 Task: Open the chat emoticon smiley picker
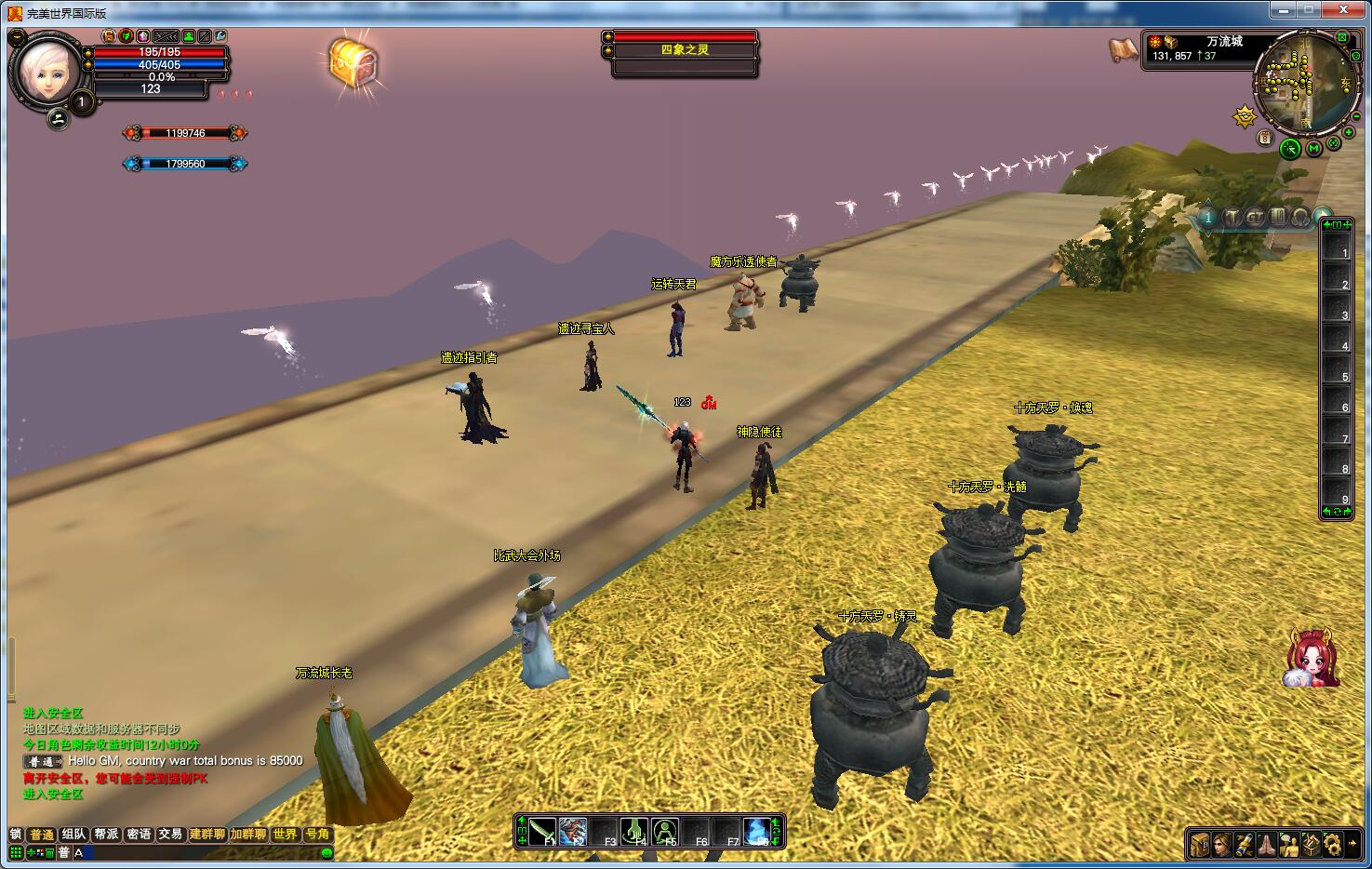pos(326,852)
